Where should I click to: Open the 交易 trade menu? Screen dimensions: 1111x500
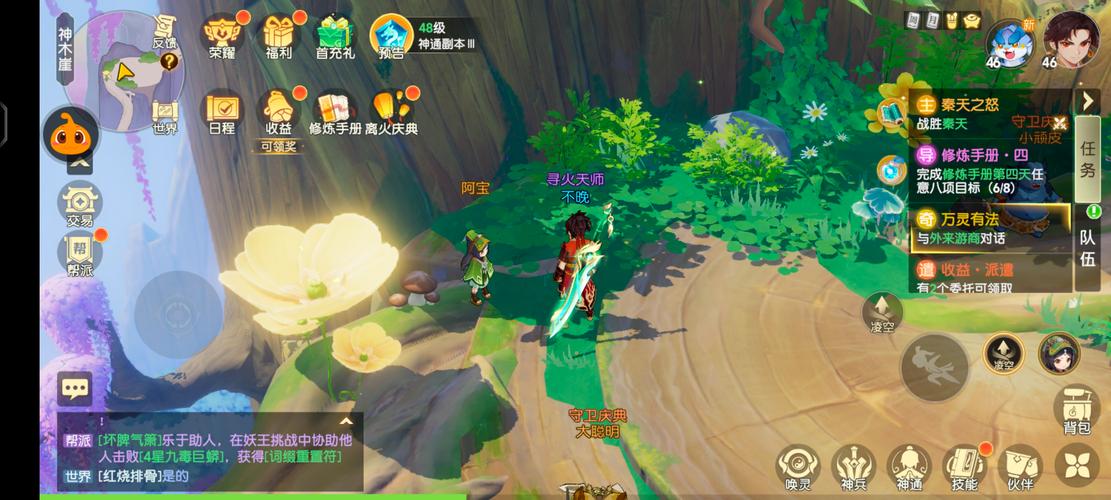(x=80, y=205)
